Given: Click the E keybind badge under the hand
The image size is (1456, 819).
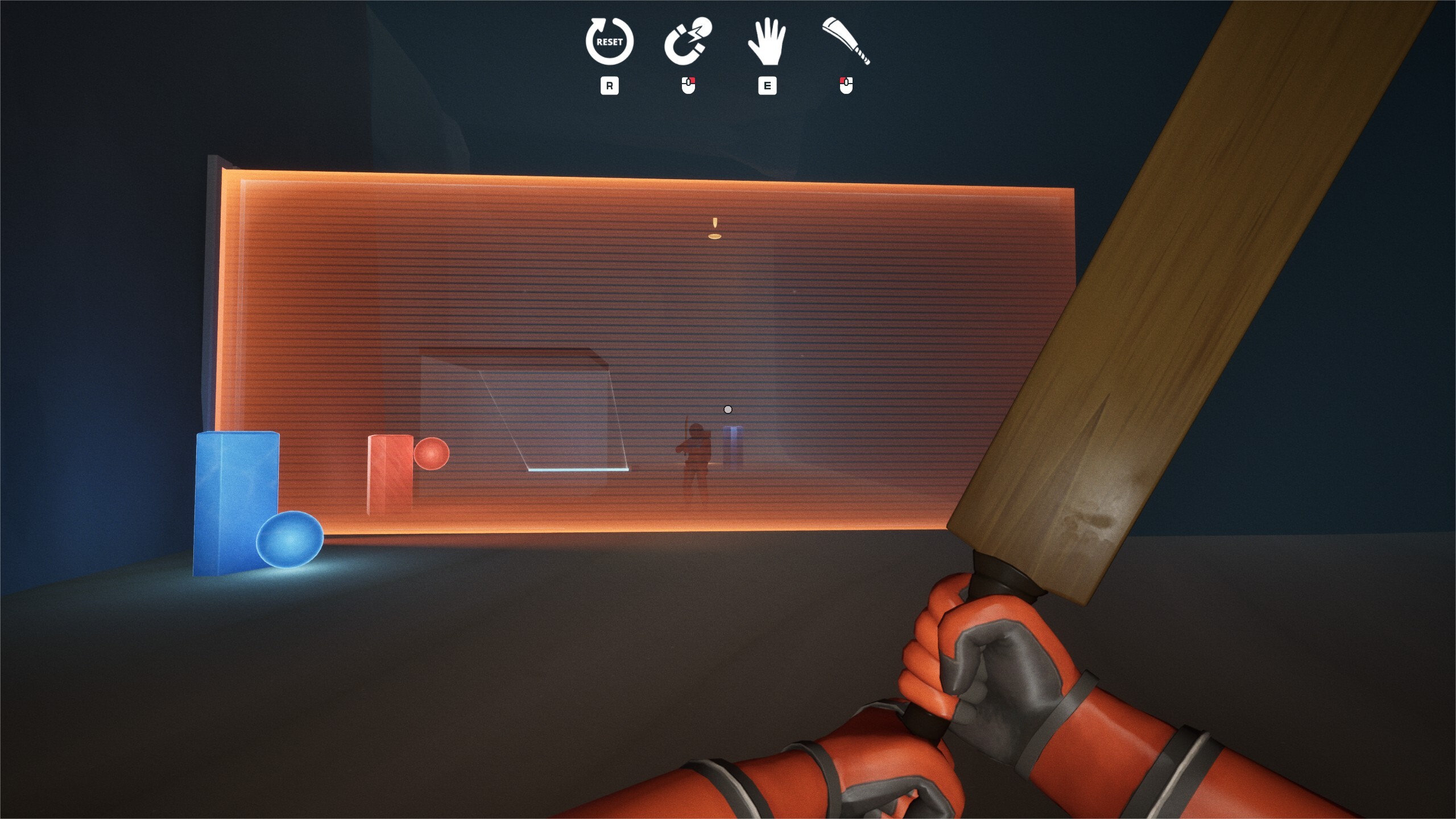Looking at the screenshot, I should click(x=768, y=85).
